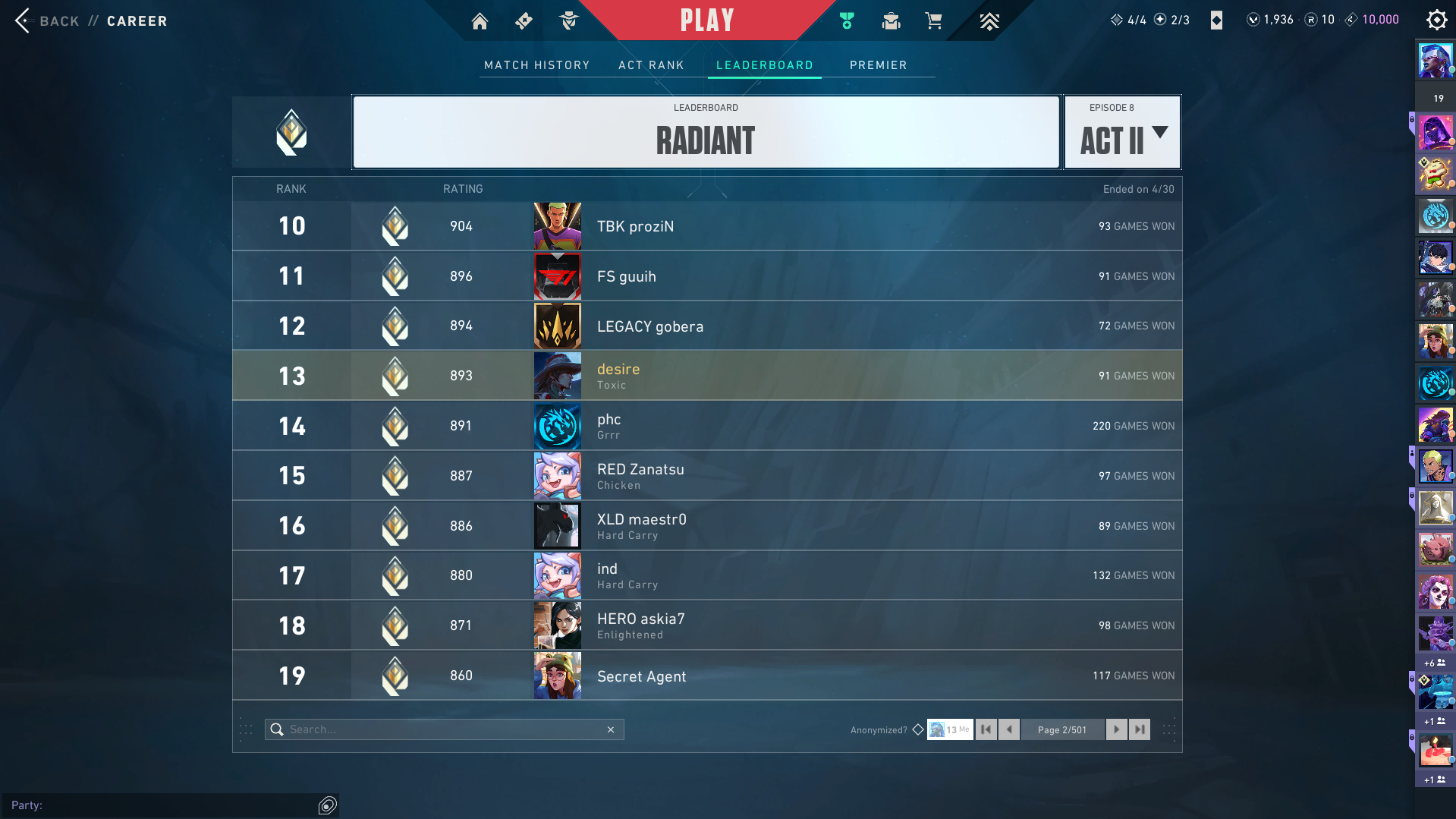This screenshot has height=819, width=1456.
Task: Toggle the 13 Me leaderboard highlight pill
Action: (x=949, y=729)
